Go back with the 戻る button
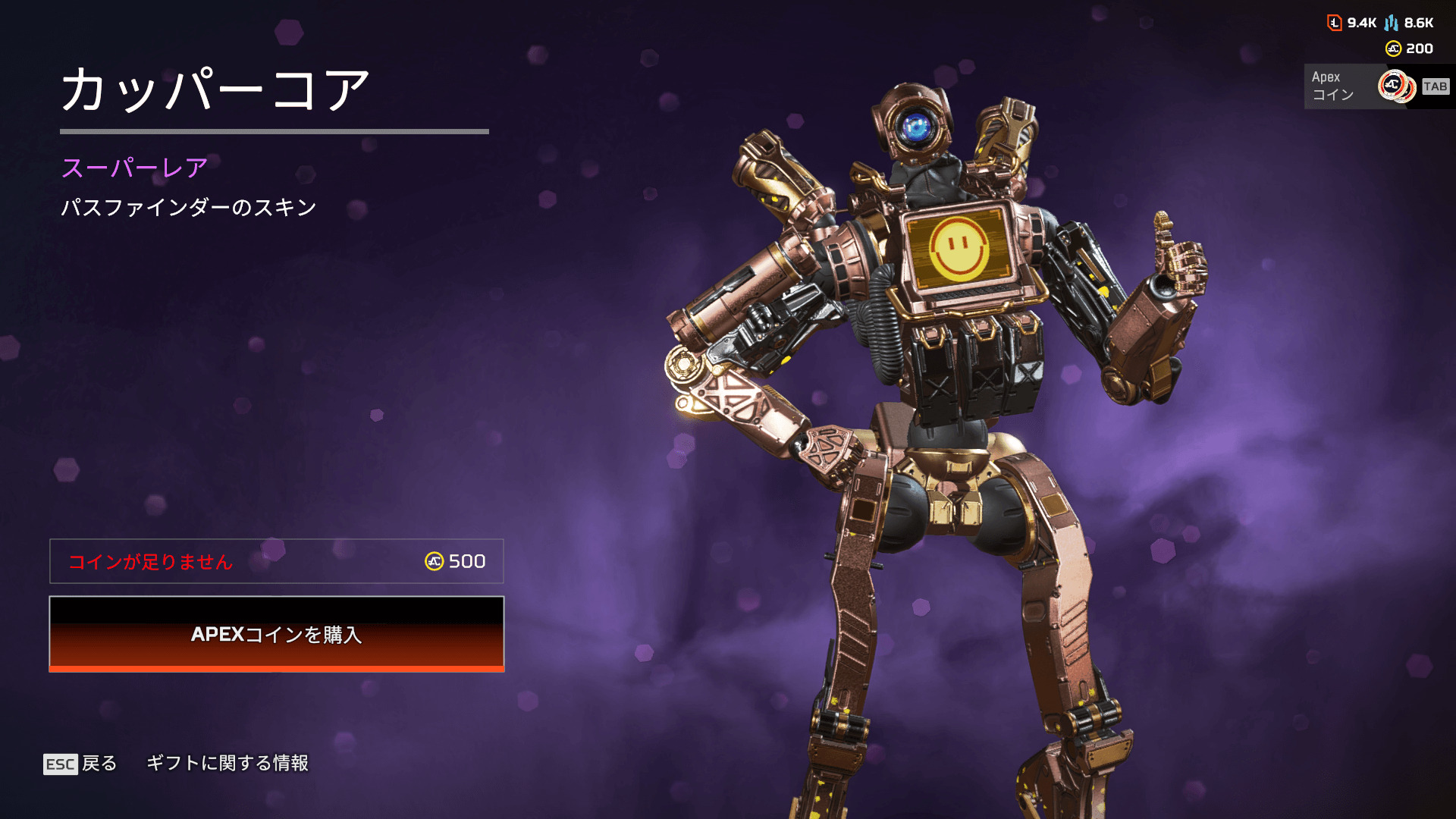Screen dimensions: 1456x819 [81, 763]
